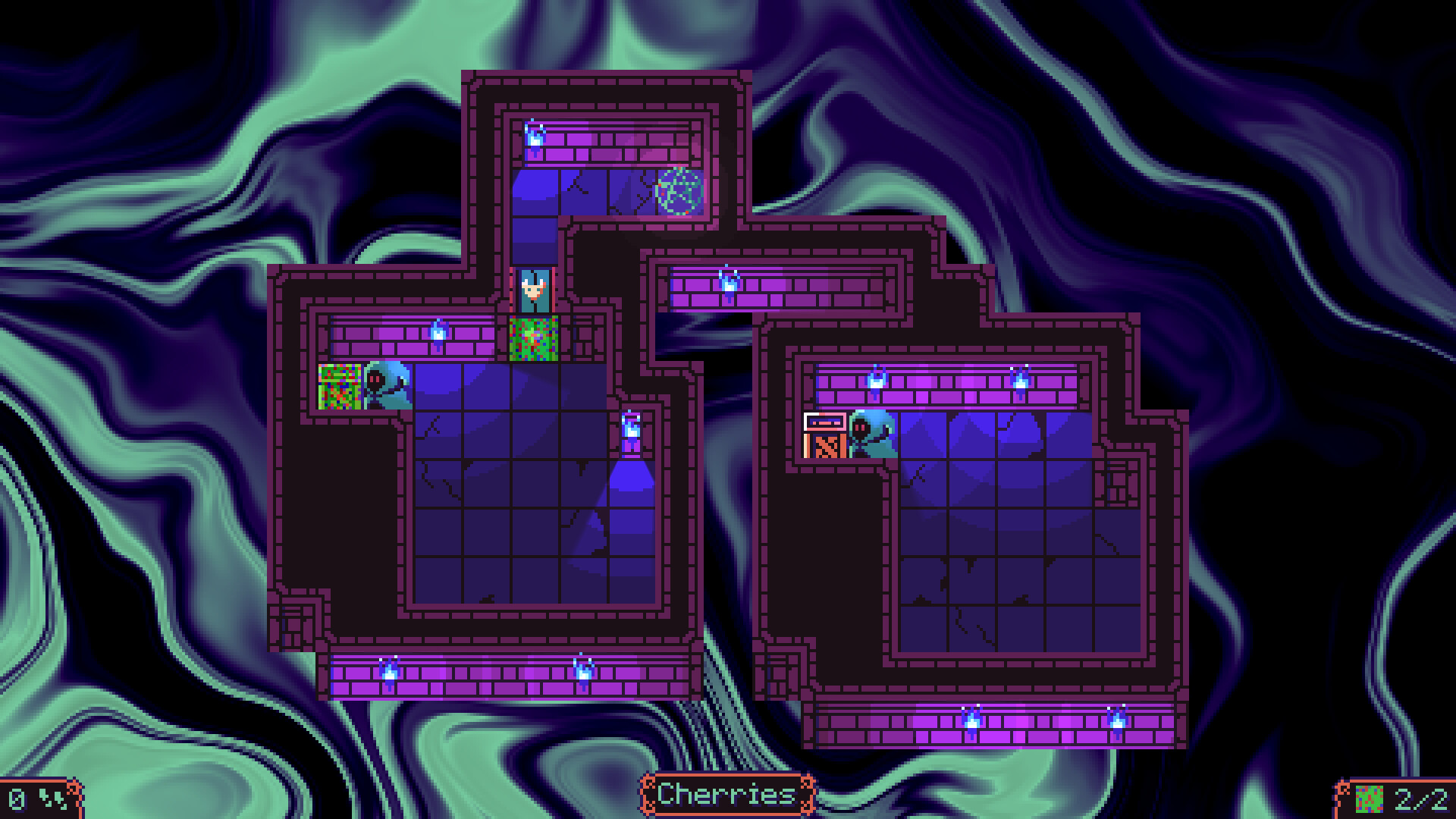The image size is (1456, 819).
Task: Select the framed portrait between the two rooms
Action: pos(536,290)
